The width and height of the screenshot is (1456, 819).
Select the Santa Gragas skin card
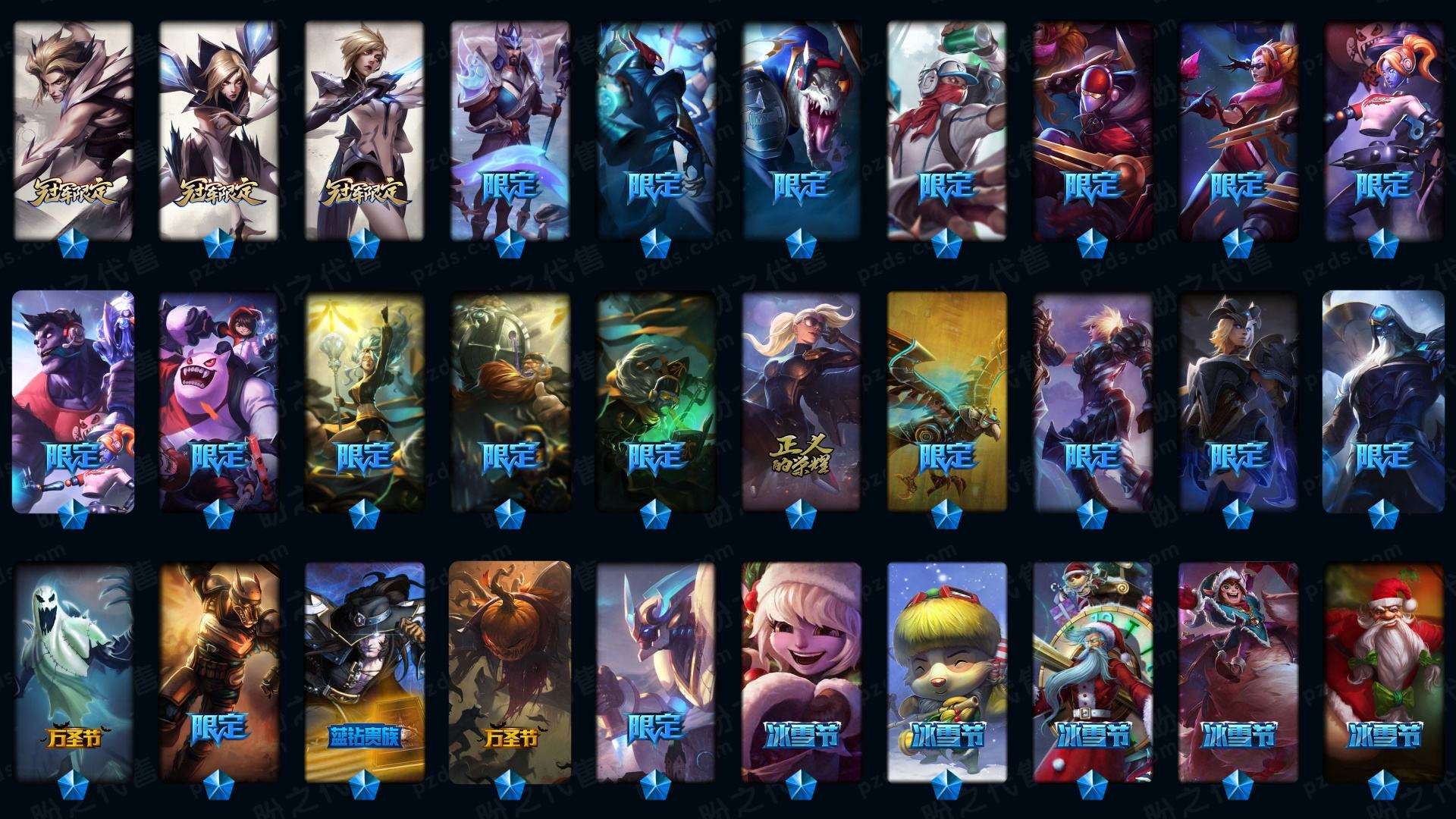tap(1383, 671)
